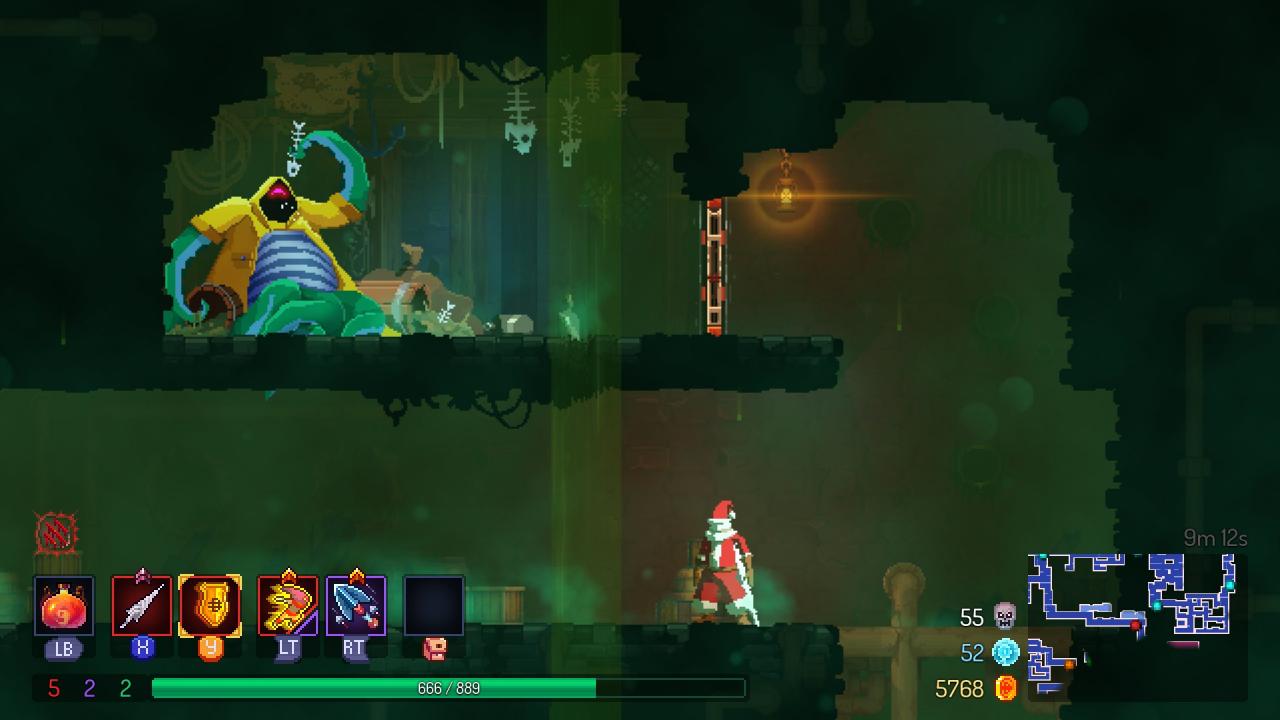1280x720 pixels.
Task: Click the blue cells currency icon
Action: pos(1004,653)
